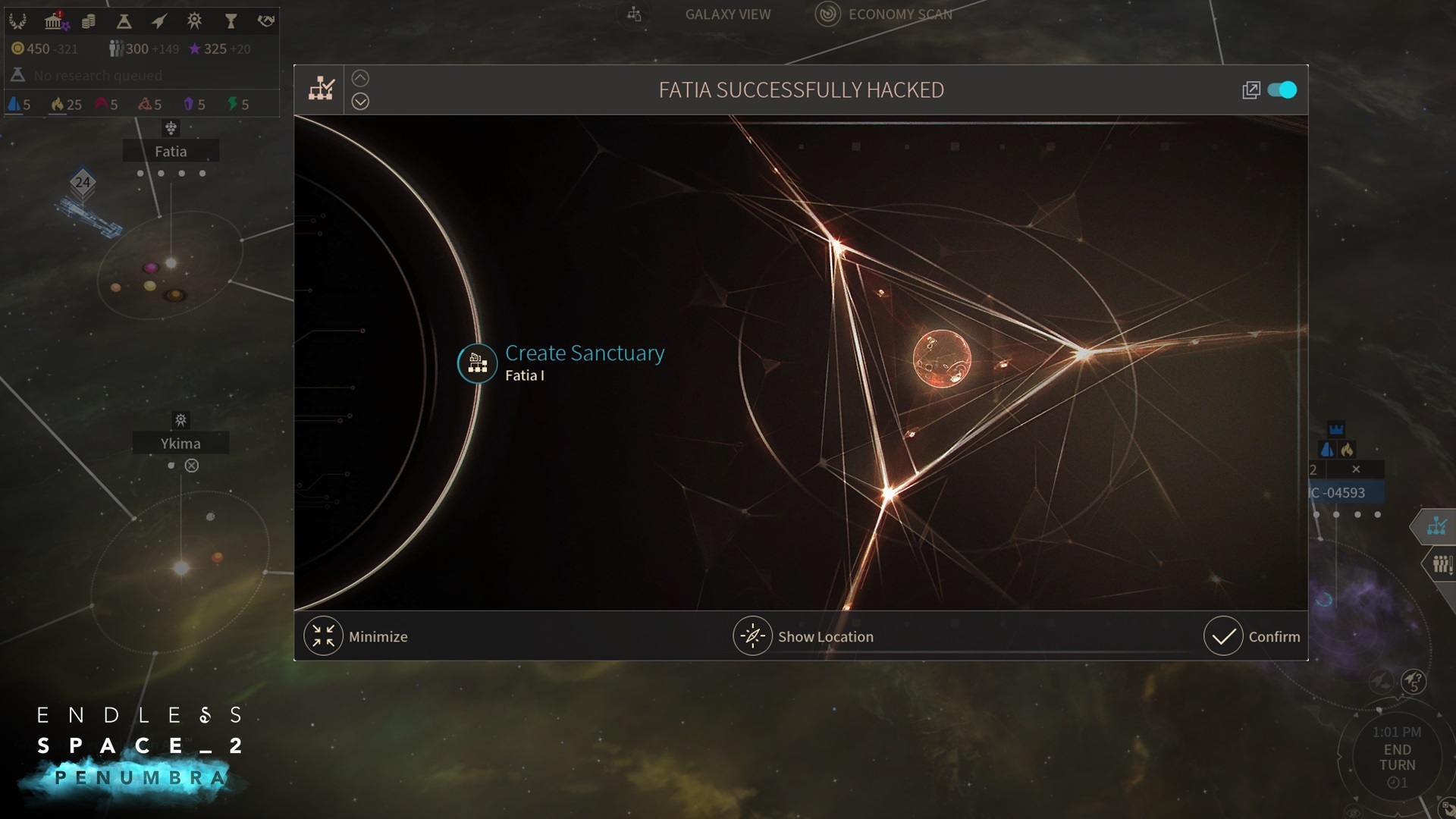The image size is (1456, 819).
Task: Open the economy coin stacks screen
Action: [89, 20]
